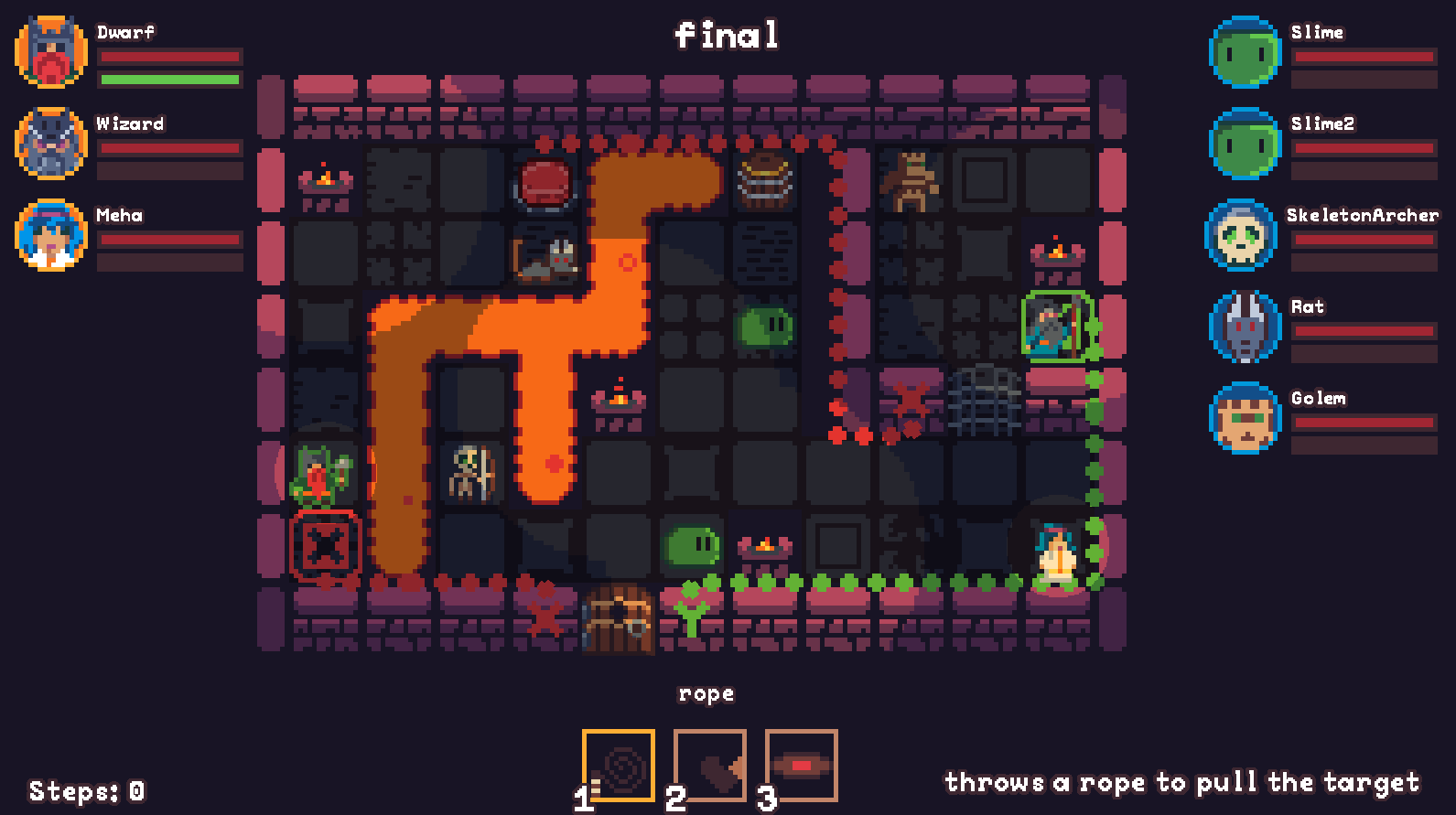Click the final level title
This screenshot has height=815, width=1456.
click(x=728, y=35)
